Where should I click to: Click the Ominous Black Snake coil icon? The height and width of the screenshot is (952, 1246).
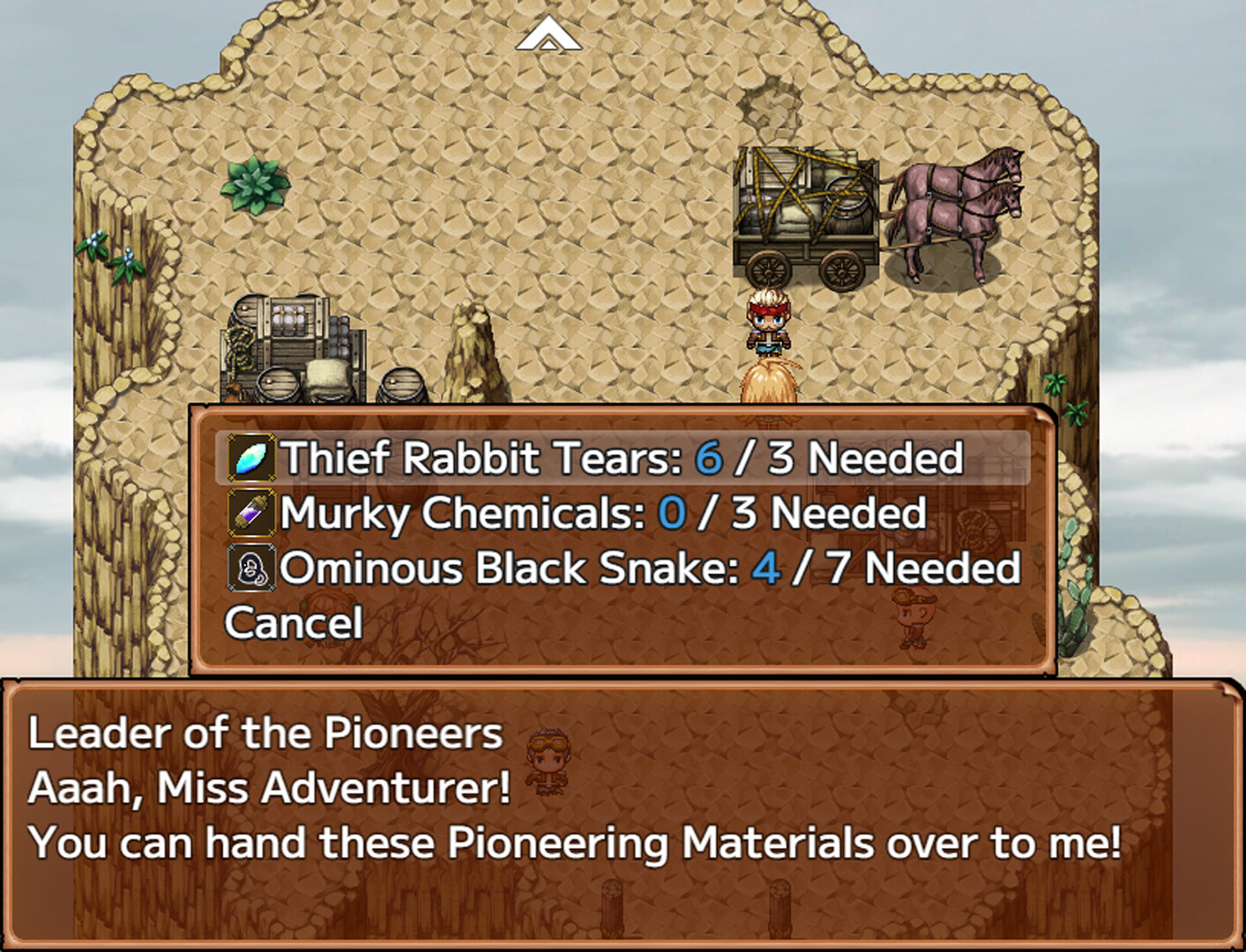250,569
